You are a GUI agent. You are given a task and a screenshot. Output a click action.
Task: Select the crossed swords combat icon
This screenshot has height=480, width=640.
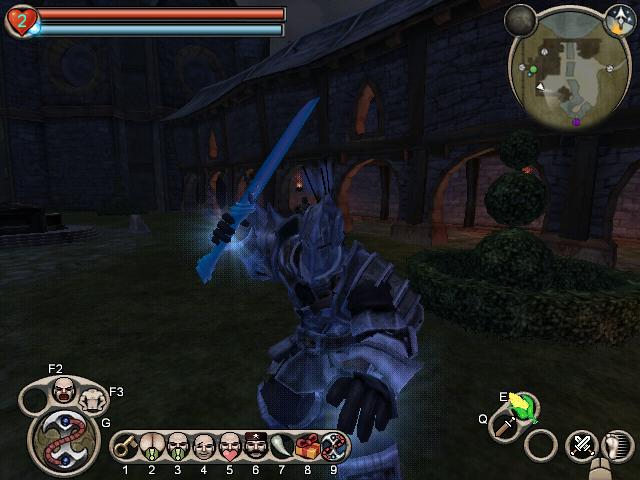(x=582, y=445)
